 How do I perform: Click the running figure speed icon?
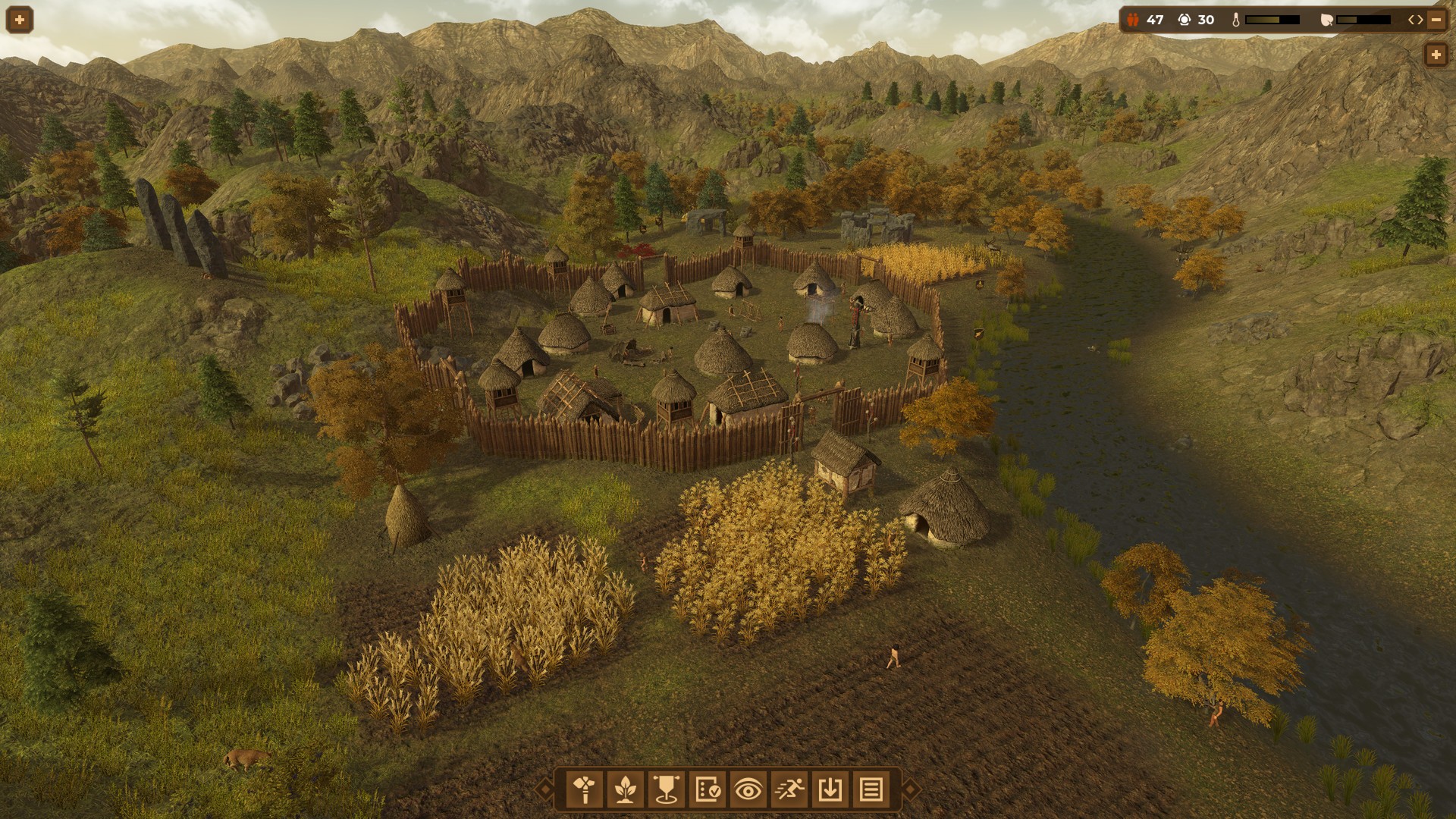tap(791, 789)
